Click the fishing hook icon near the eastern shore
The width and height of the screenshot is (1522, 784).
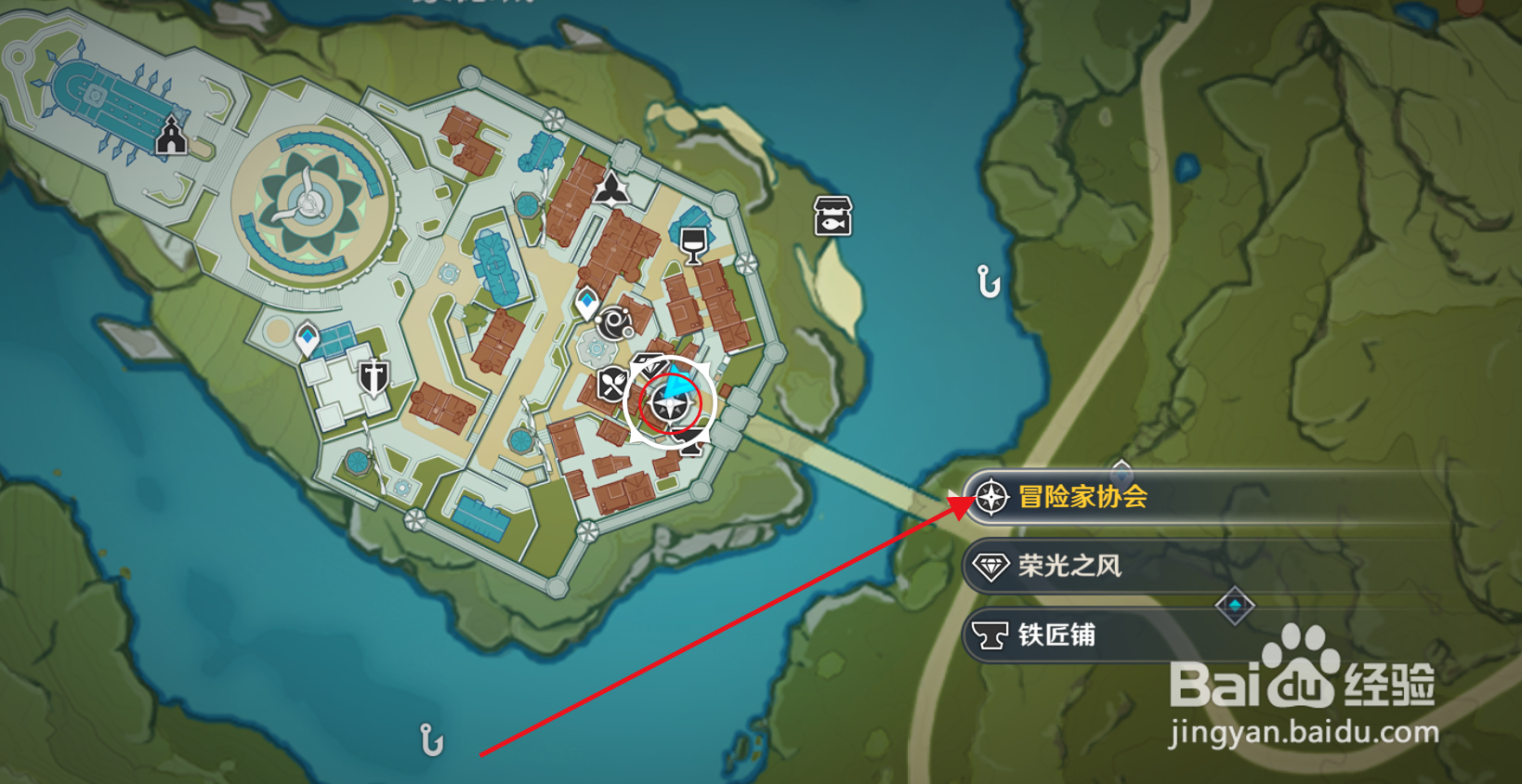(987, 281)
